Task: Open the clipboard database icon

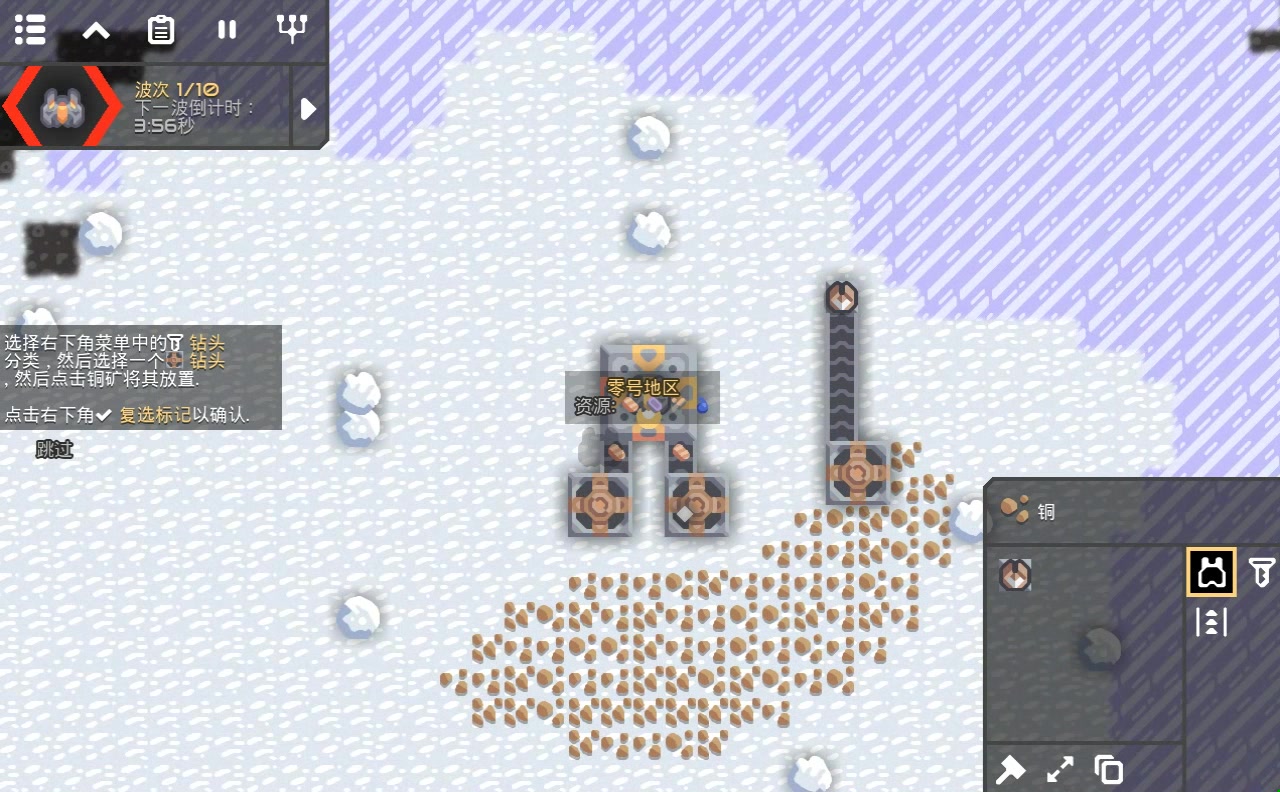Action: (x=161, y=30)
